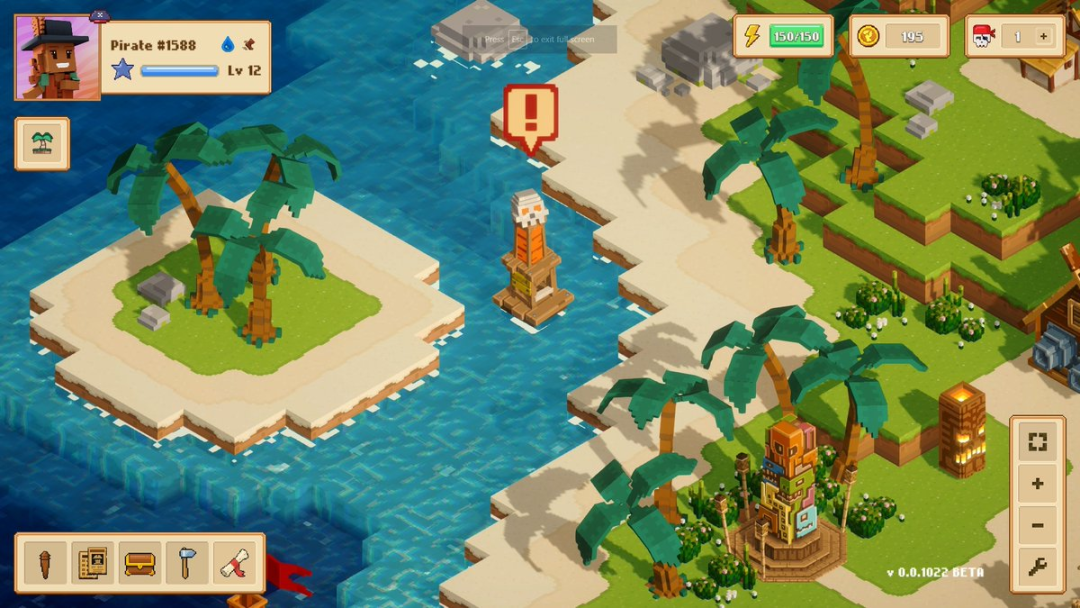Open the pirate character portrait

[x=57, y=58]
